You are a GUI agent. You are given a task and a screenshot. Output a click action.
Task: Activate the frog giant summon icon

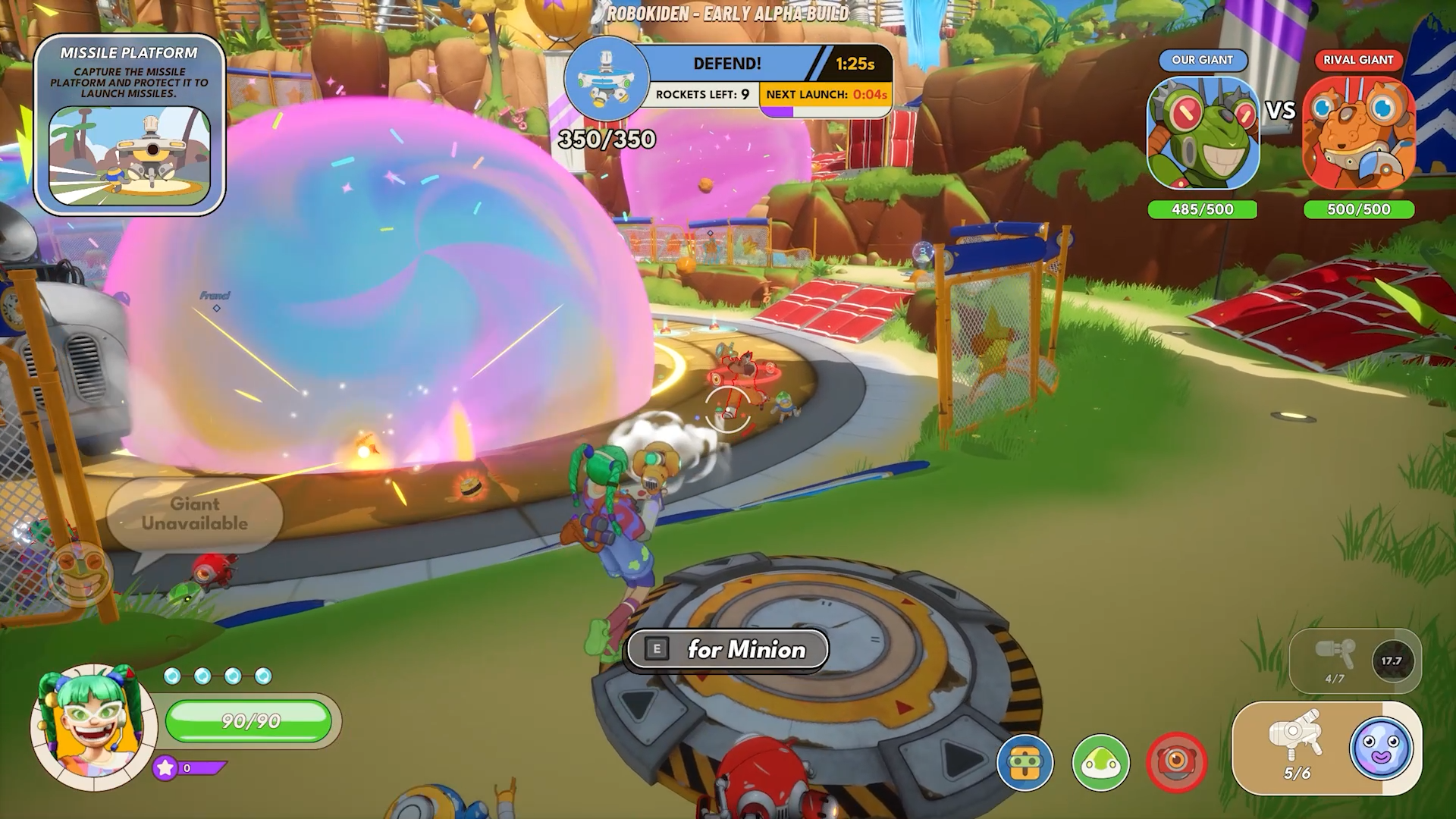point(80,574)
